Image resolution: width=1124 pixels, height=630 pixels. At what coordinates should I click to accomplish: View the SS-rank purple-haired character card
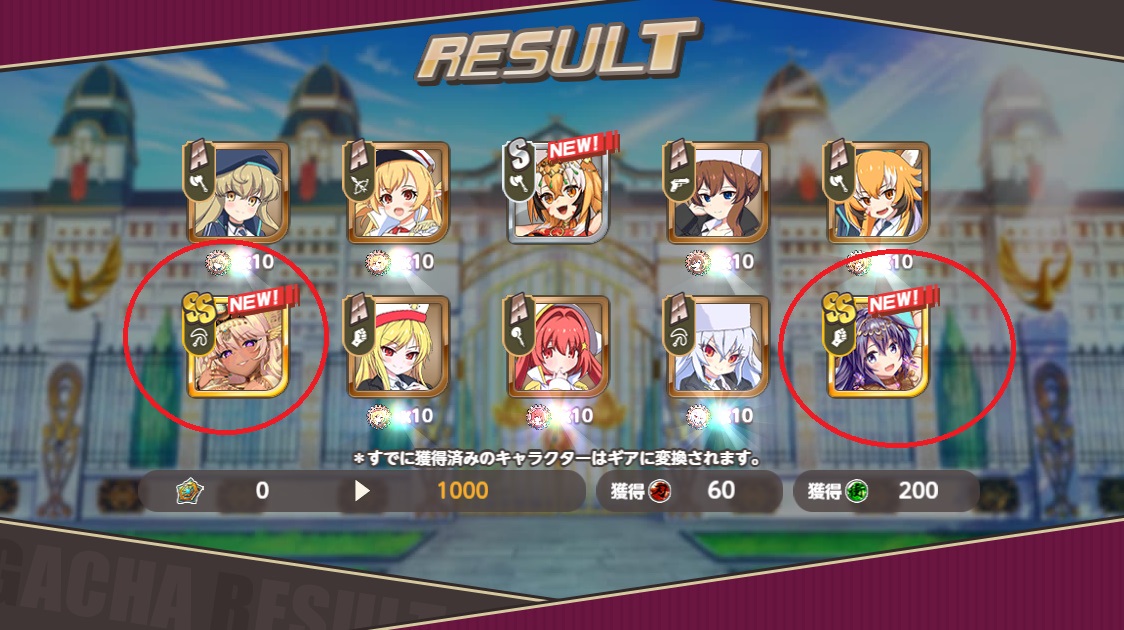[x=878, y=346]
